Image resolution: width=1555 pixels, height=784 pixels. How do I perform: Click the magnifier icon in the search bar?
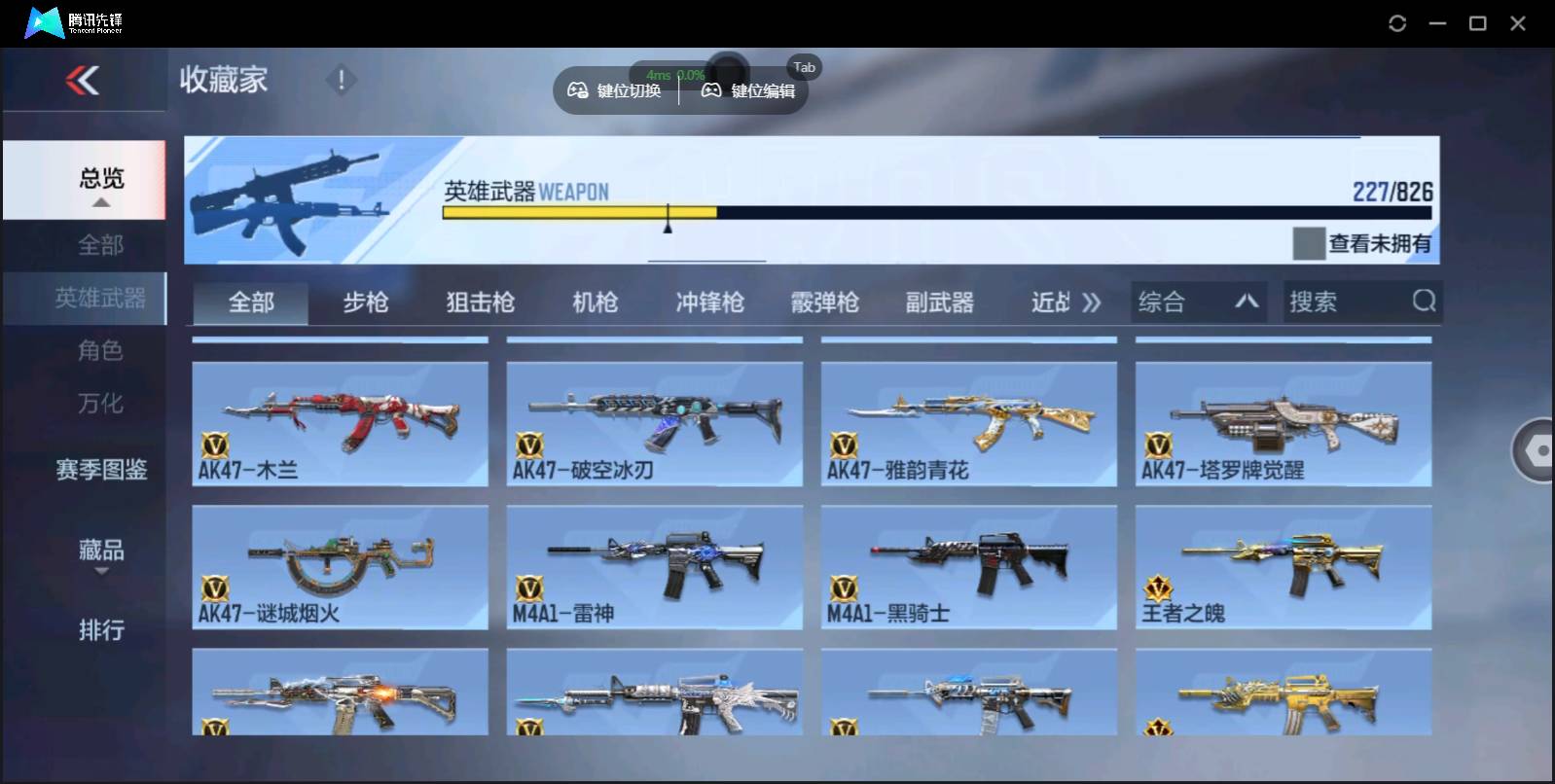click(1425, 302)
